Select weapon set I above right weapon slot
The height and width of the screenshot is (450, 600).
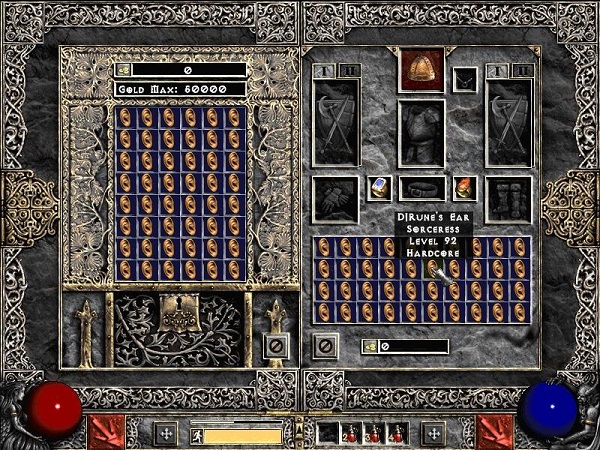[499, 71]
